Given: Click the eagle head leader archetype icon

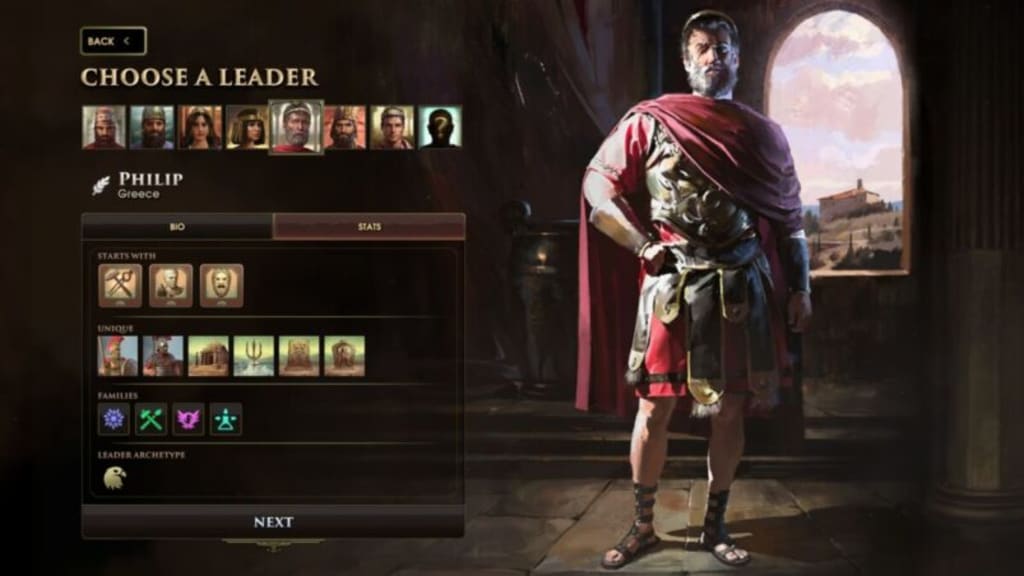Looking at the screenshot, I should point(115,479).
